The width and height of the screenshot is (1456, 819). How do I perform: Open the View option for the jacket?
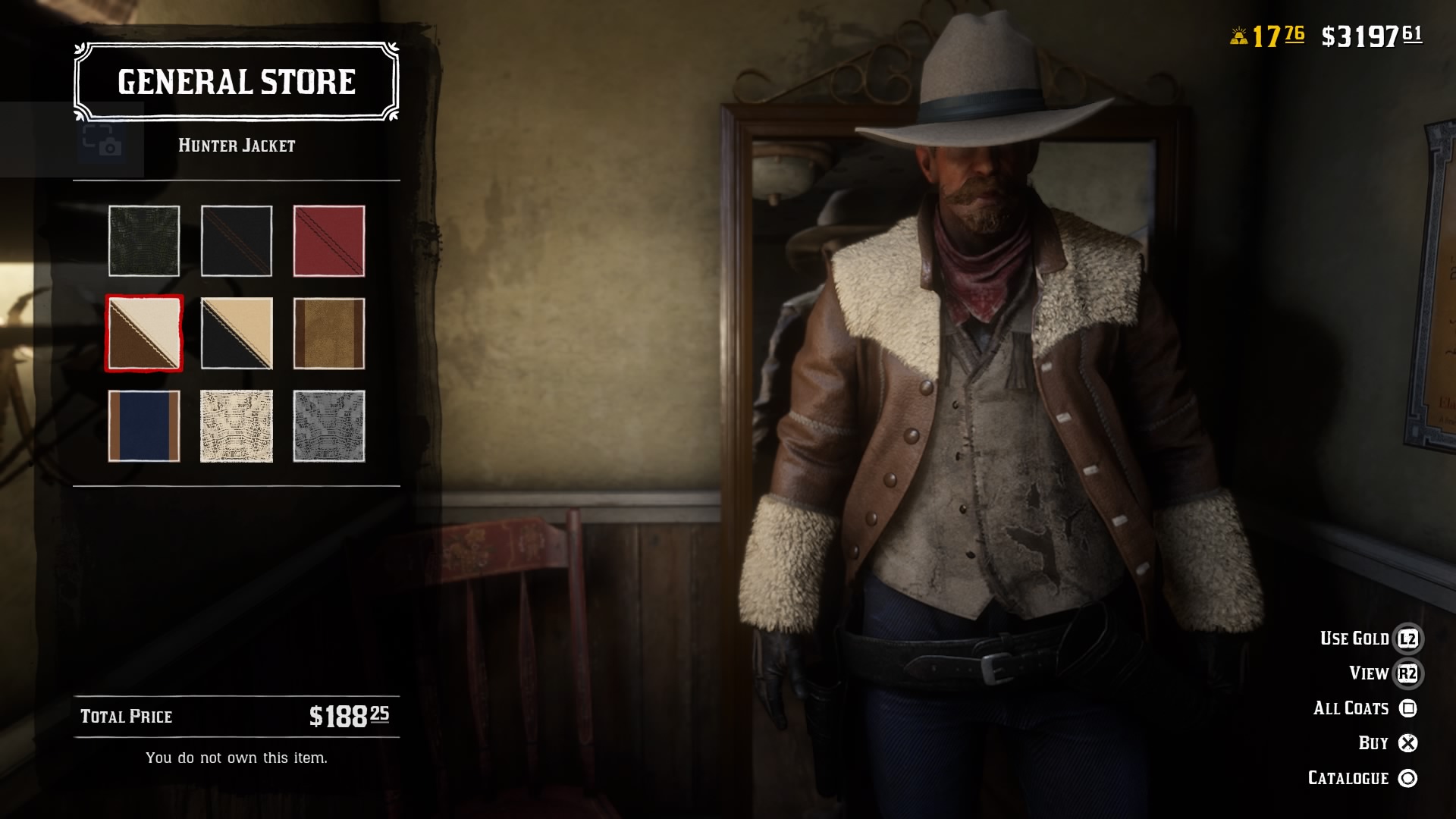pyautogui.click(x=1370, y=673)
